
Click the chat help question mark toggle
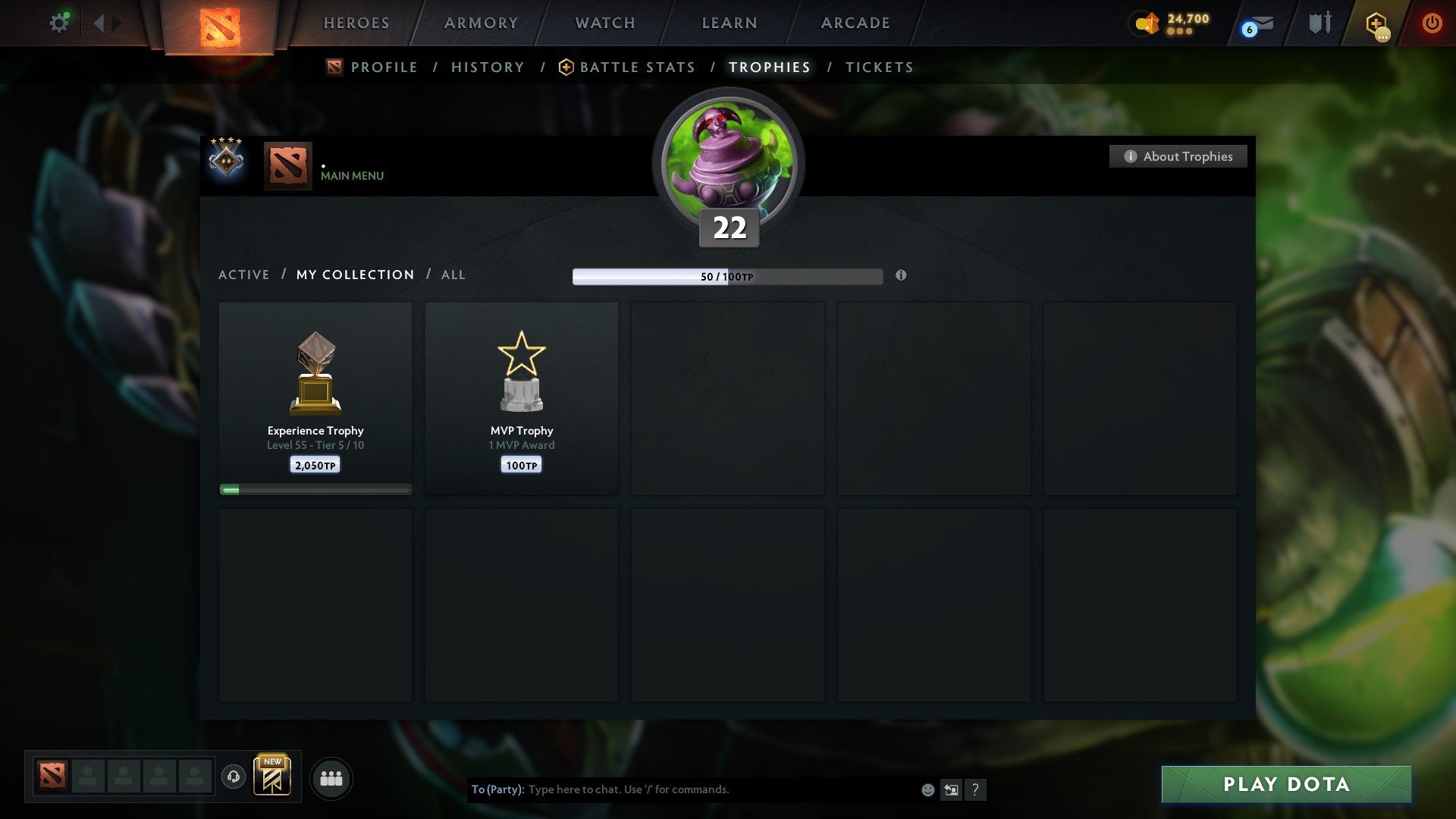click(975, 789)
